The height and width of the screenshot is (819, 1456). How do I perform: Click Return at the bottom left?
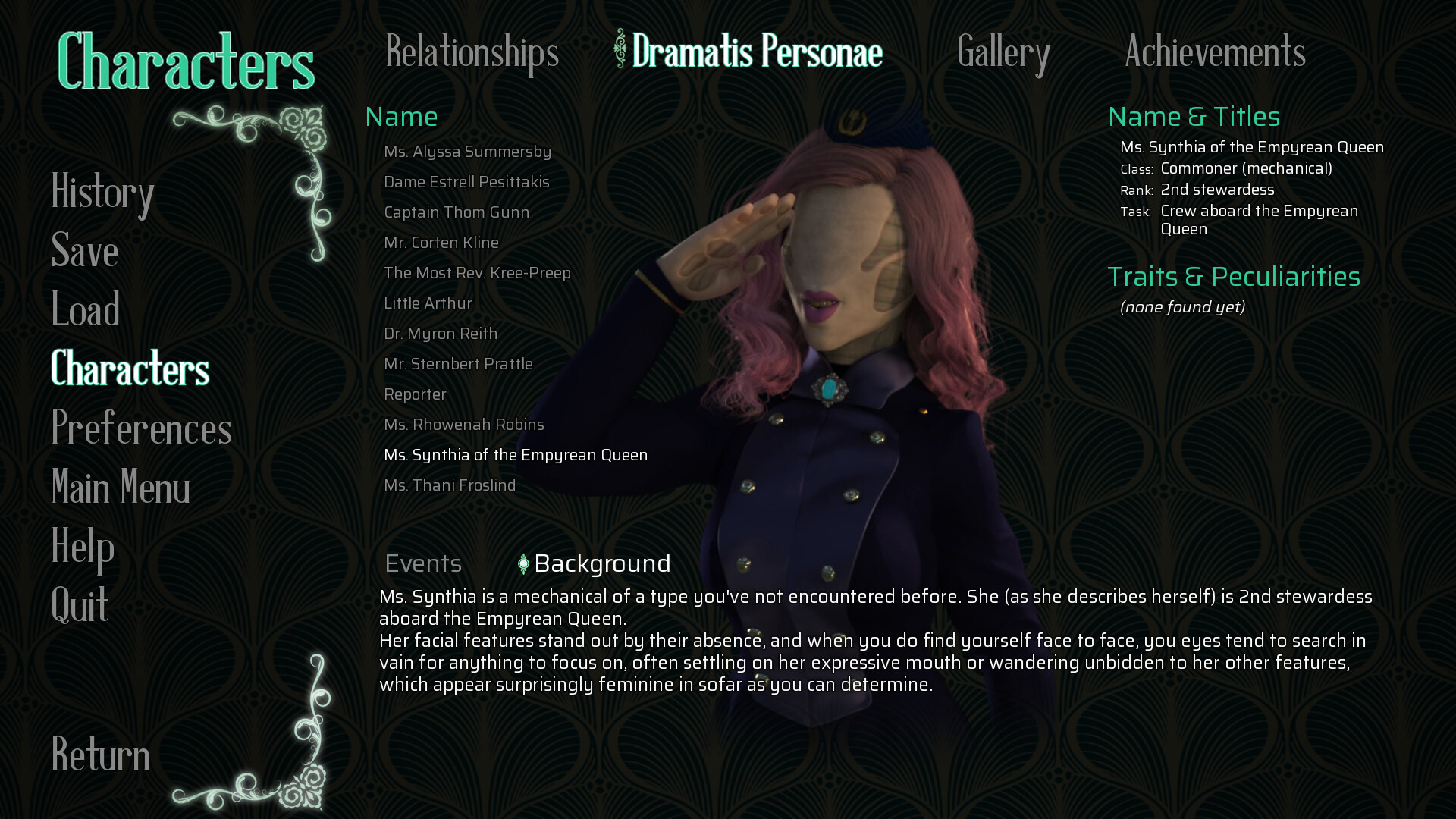pos(100,755)
